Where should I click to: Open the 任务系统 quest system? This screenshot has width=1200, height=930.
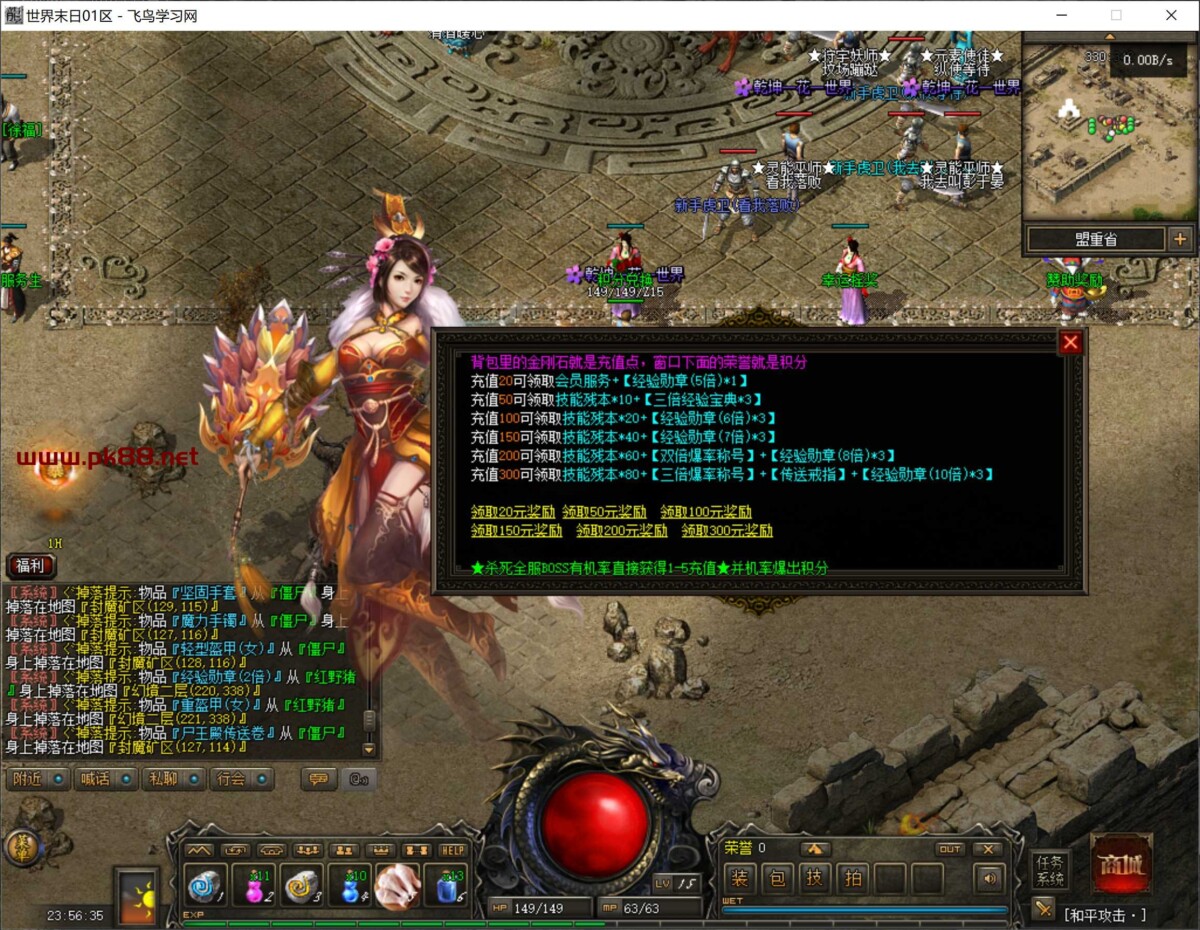(x=1050, y=870)
